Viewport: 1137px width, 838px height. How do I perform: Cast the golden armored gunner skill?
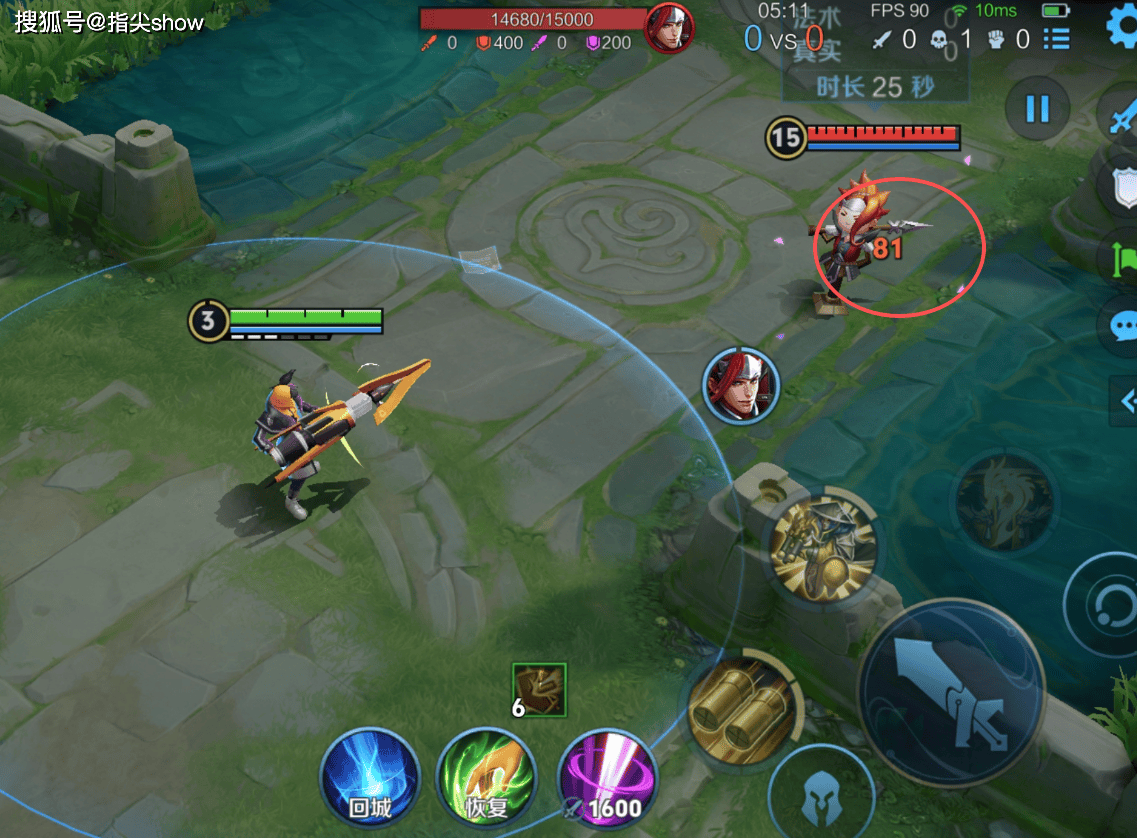point(823,546)
